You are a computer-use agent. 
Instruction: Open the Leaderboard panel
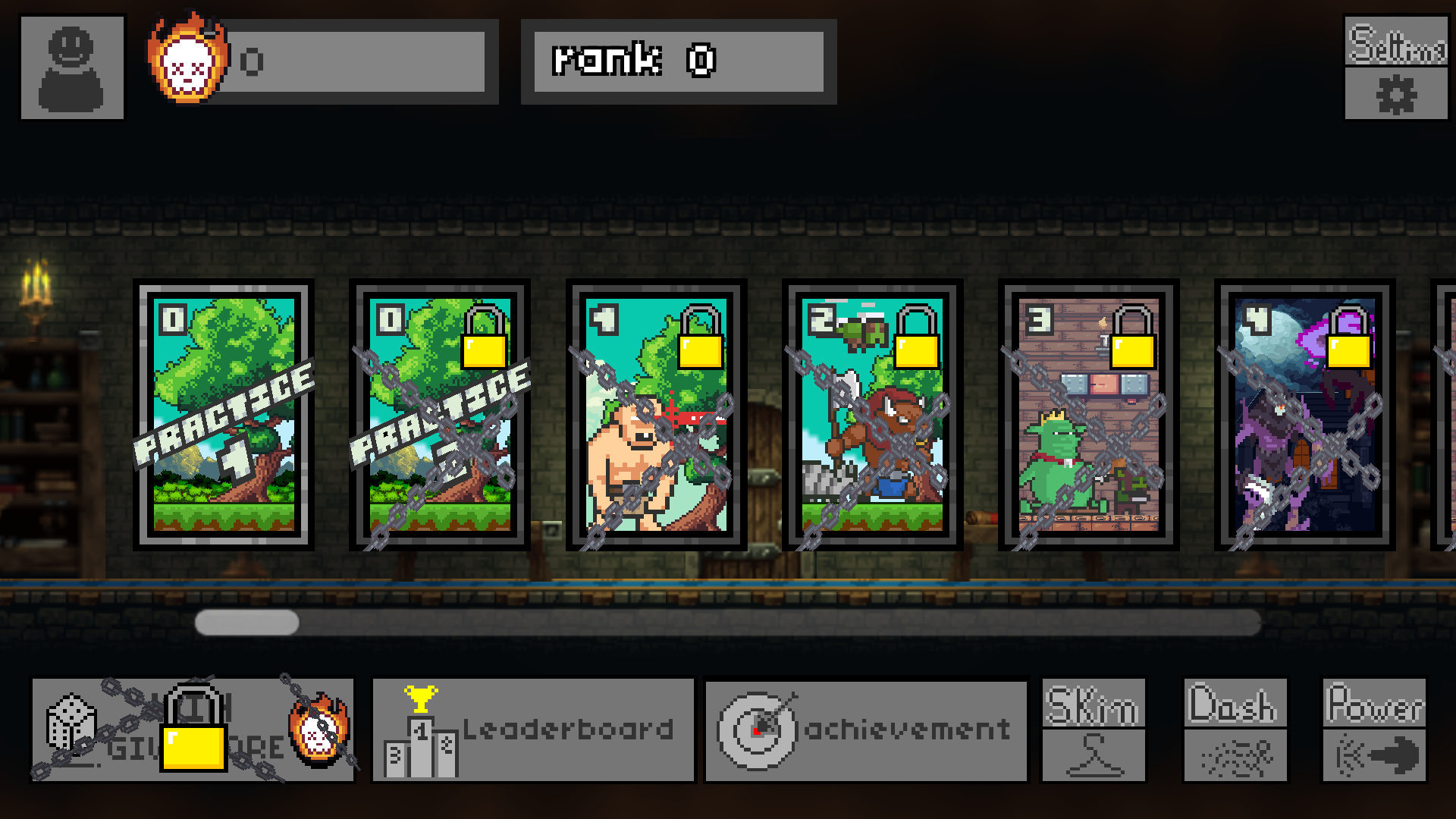(x=535, y=730)
